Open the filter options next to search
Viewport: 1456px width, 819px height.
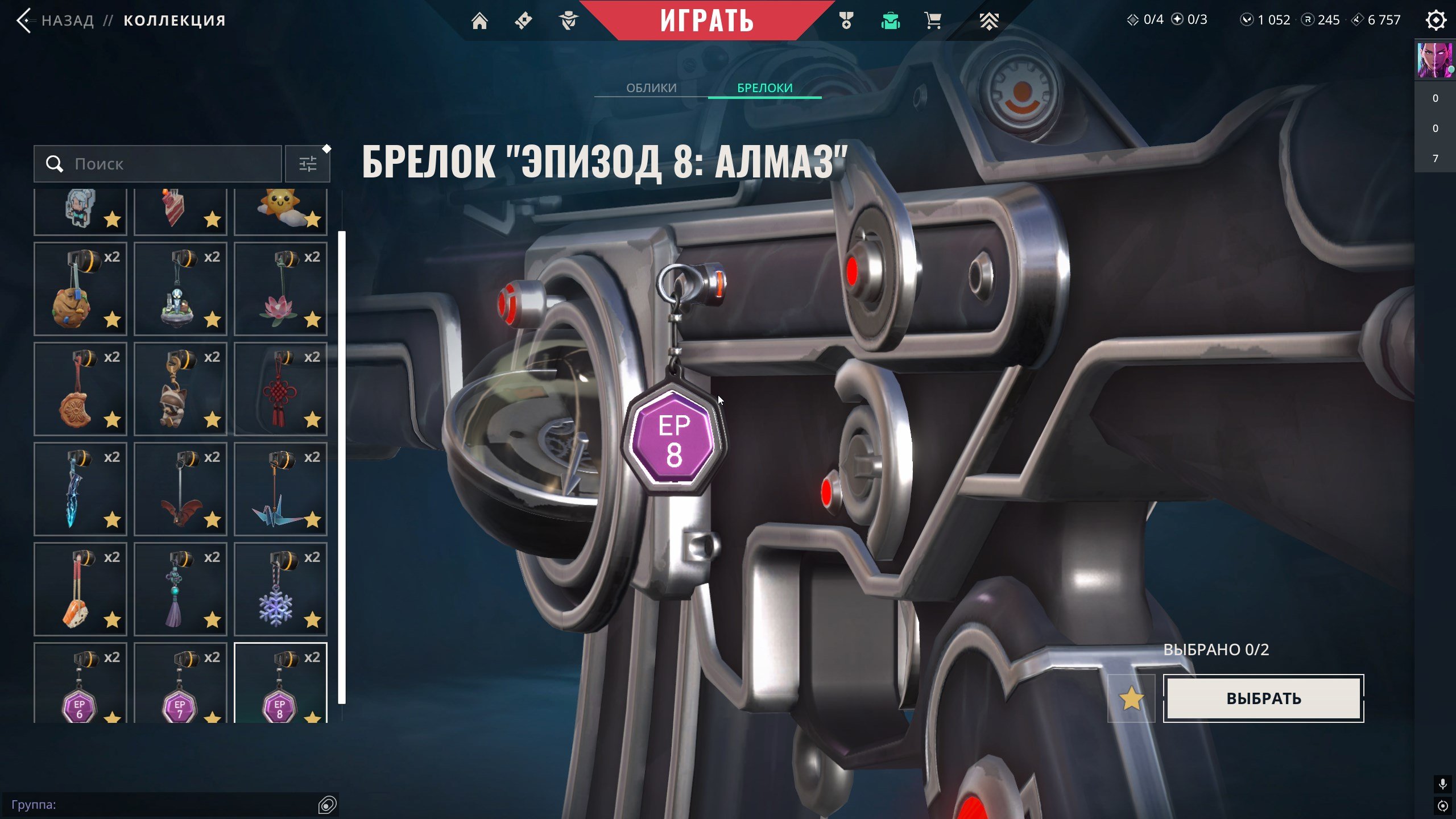coord(308,164)
